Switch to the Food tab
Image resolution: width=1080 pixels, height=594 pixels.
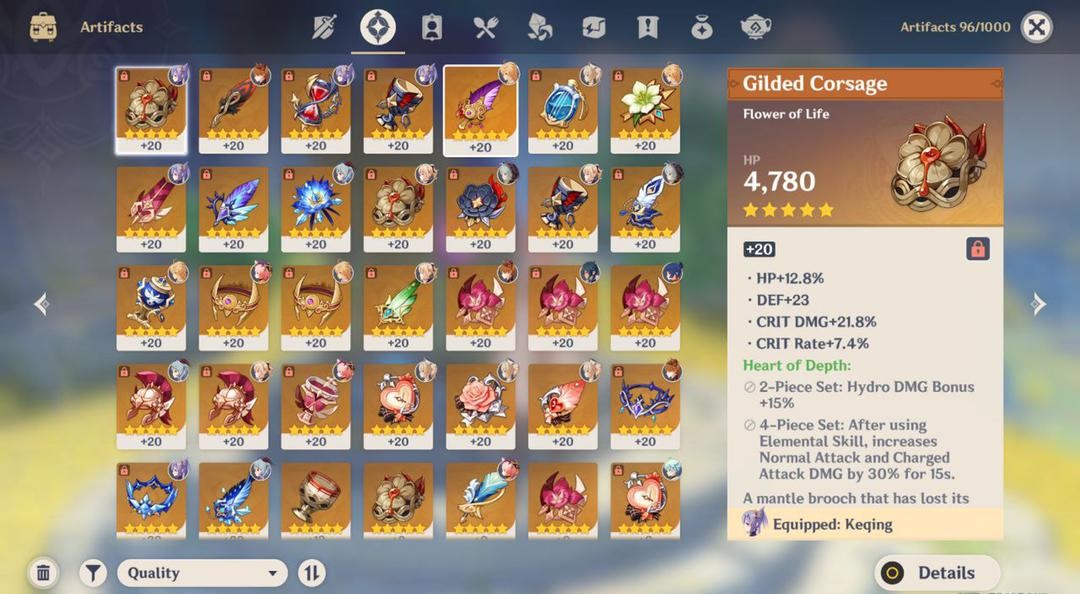click(486, 27)
